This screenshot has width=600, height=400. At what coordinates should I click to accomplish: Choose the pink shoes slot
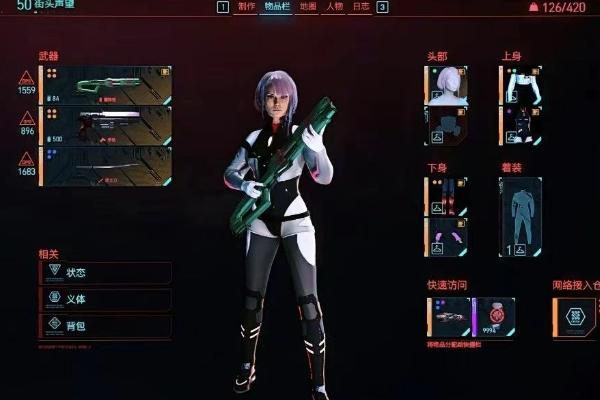pos(446,237)
